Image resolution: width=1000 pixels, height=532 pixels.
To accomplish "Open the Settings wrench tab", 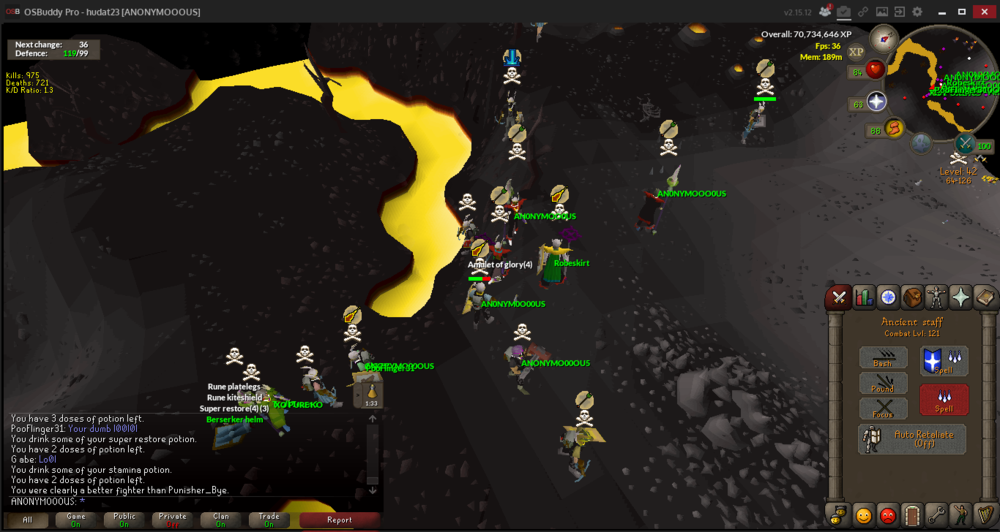I will pos(937,516).
